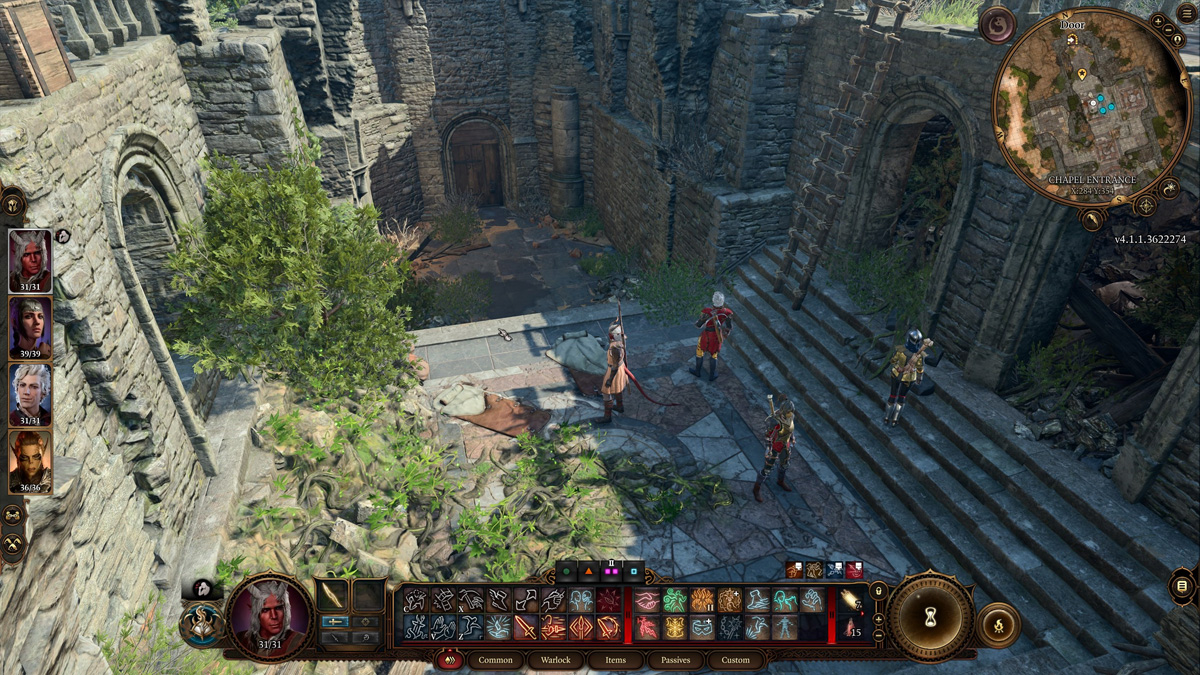Select the dark-haired woman portrait with 39 HP
The image size is (1200, 675).
coord(30,328)
